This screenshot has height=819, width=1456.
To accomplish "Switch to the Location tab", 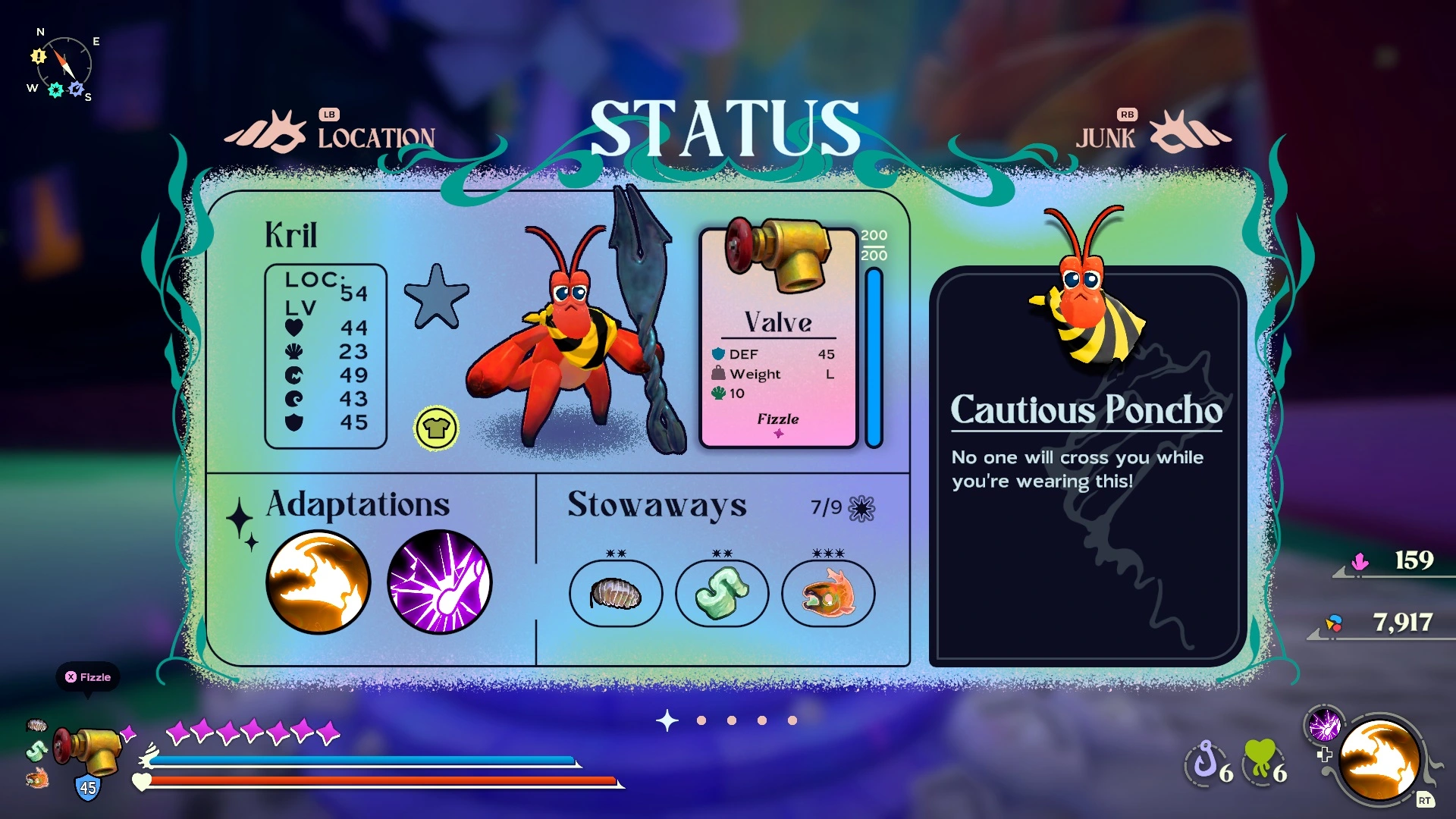I will [x=375, y=137].
